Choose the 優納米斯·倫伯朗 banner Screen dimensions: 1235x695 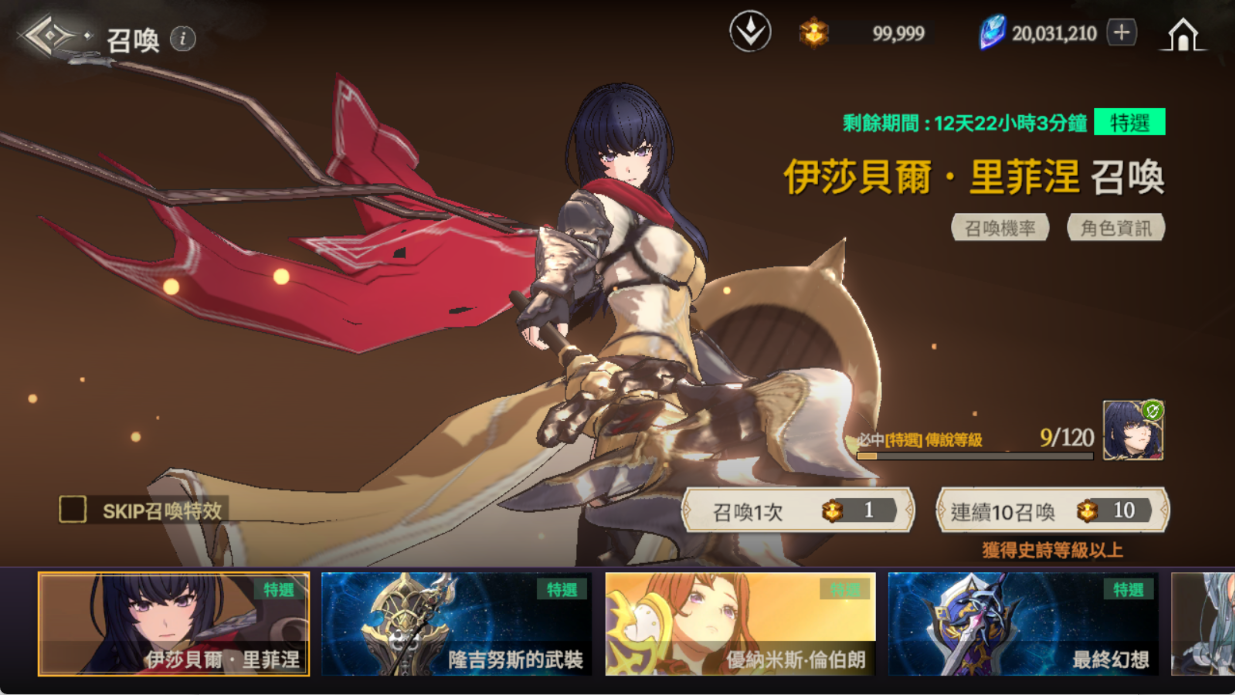click(x=740, y=624)
